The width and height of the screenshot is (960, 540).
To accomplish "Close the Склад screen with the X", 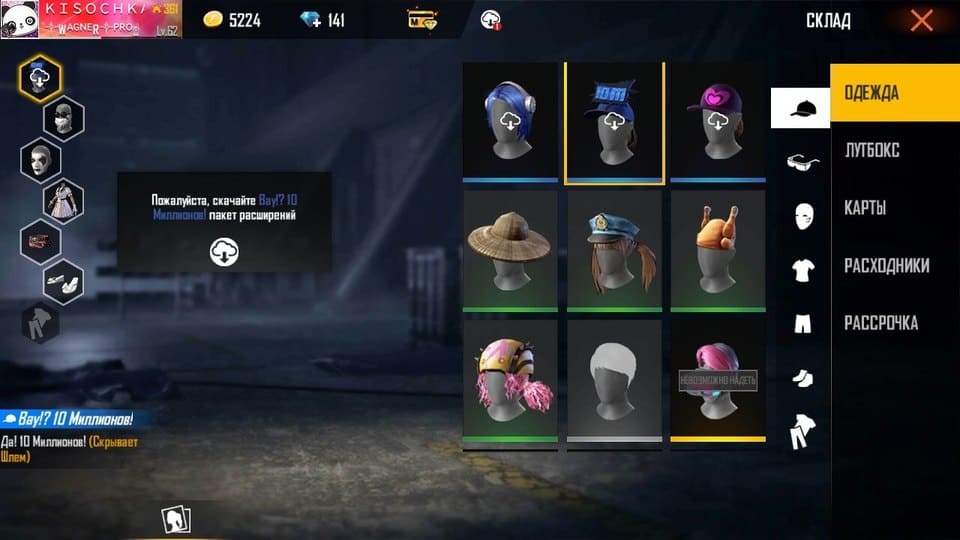I will tap(921, 20).
